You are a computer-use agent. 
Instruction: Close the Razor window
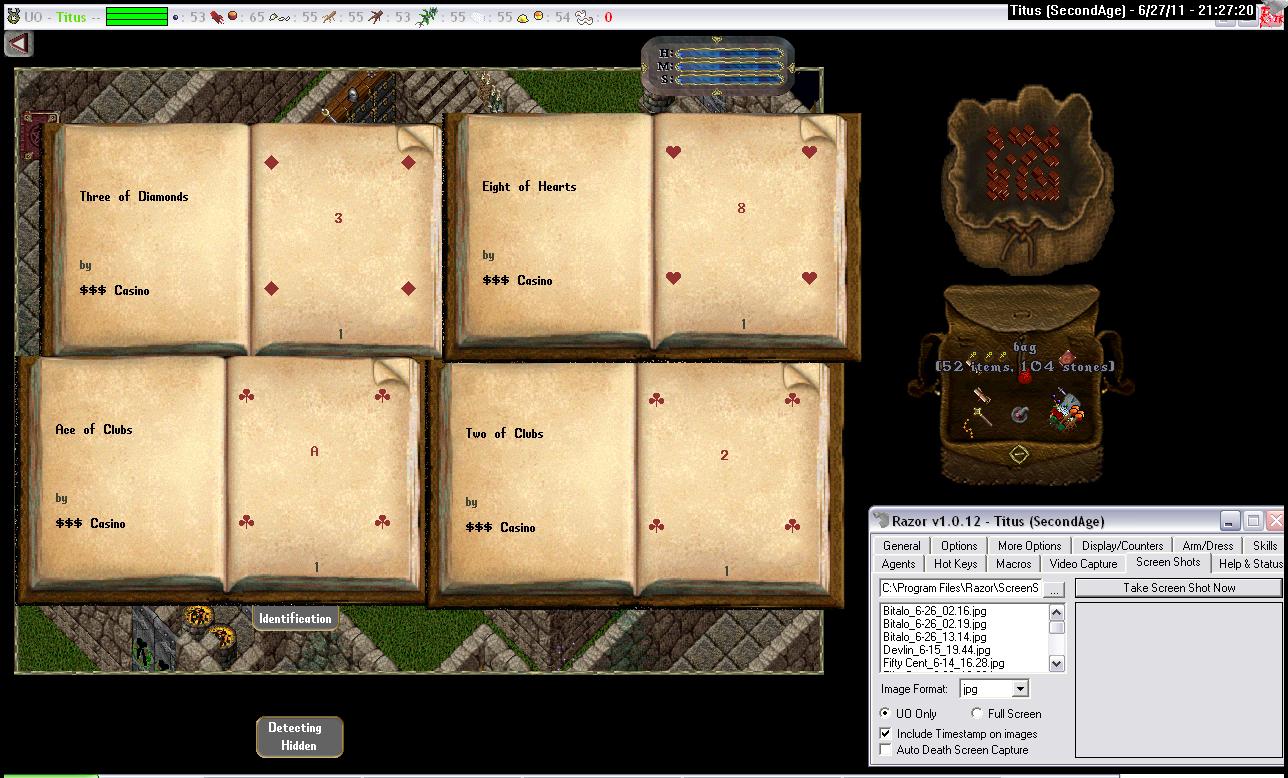1275,521
